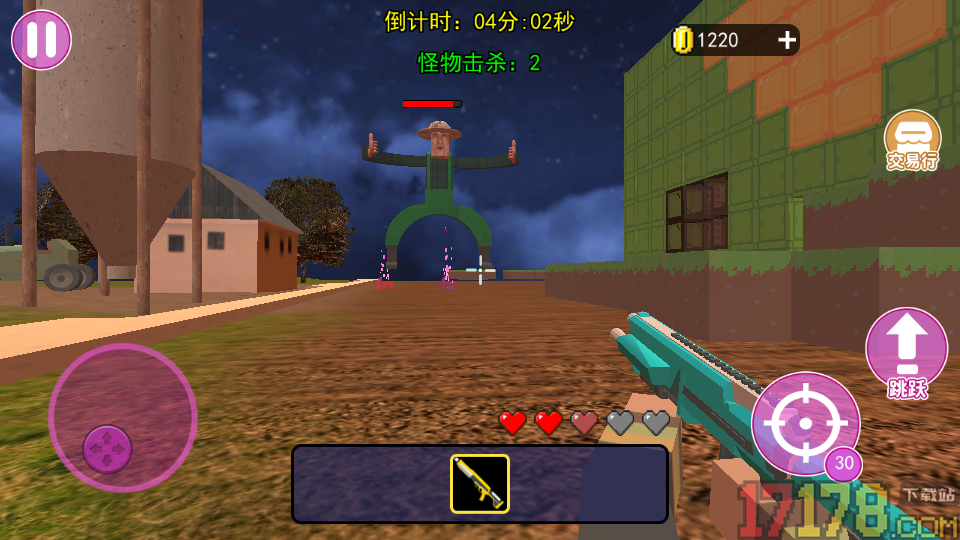The width and height of the screenshot is (960, 540).
Task: Pause the game with the purple button
Action: click(41, 40)
